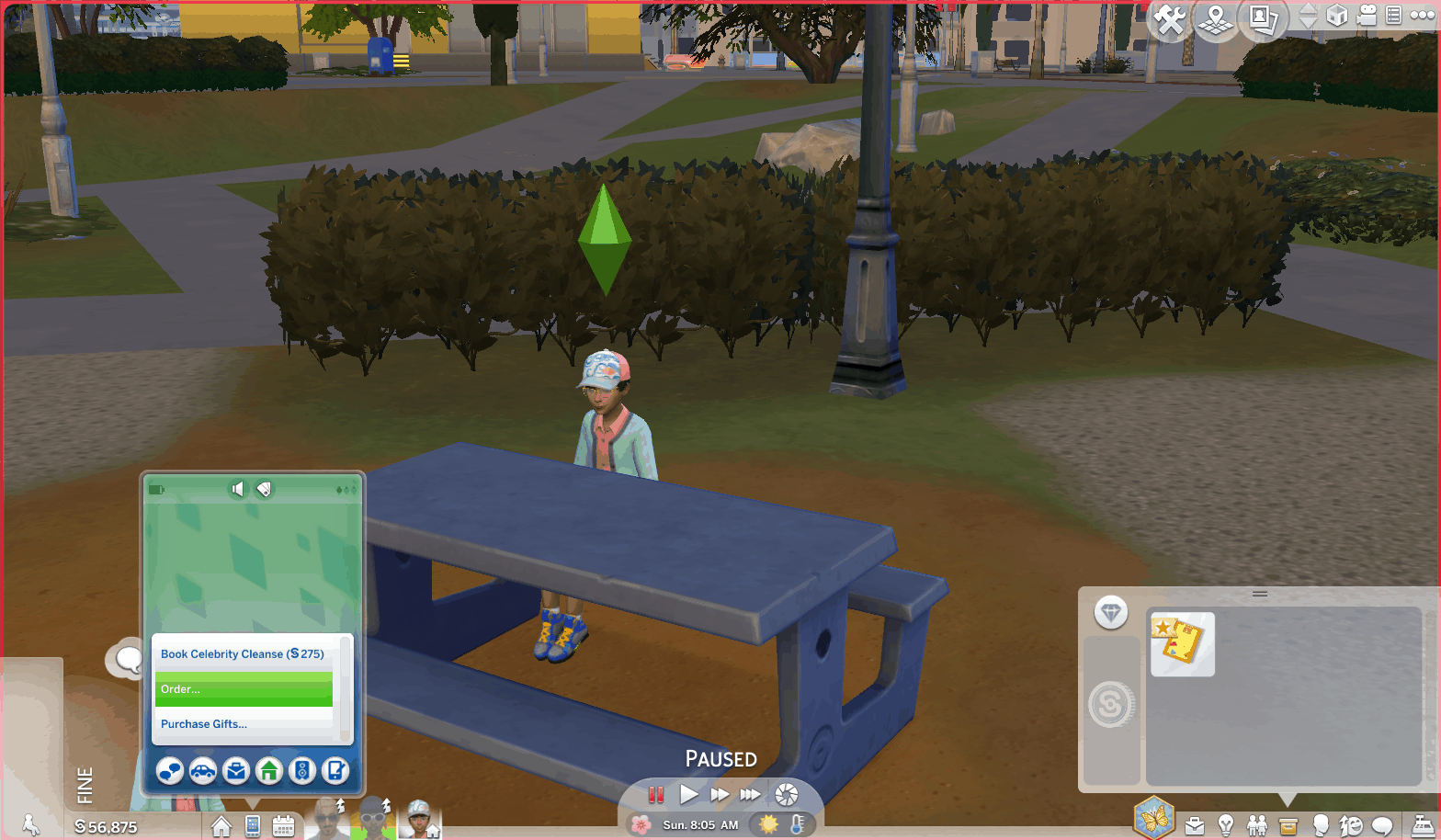Open the three-dots game options menu
The image size is (1441, 840).
[x=1422, y=15]
